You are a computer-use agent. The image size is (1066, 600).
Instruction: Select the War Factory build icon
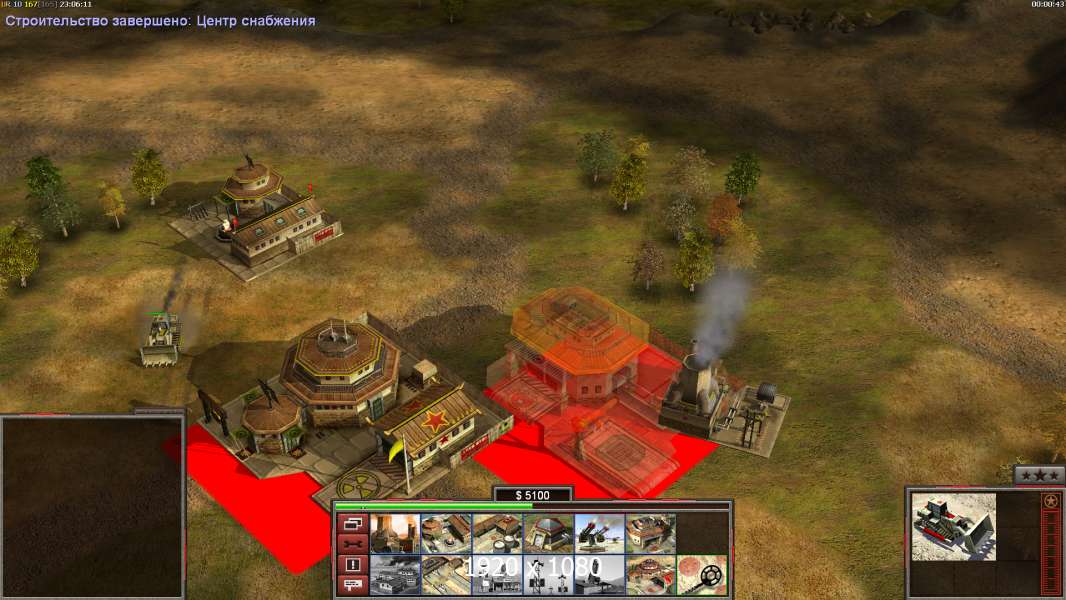tap(650, 533)
